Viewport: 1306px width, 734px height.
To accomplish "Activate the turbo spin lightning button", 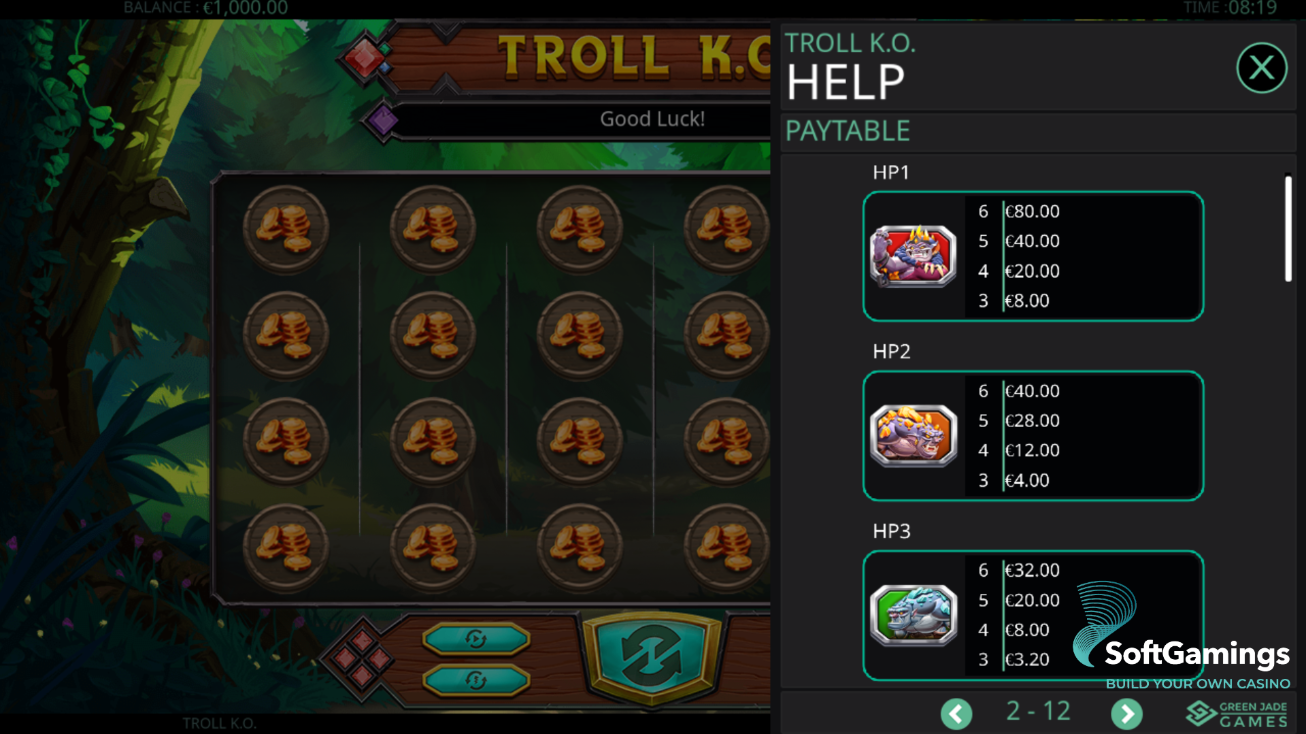I will (x=476, y=680).
